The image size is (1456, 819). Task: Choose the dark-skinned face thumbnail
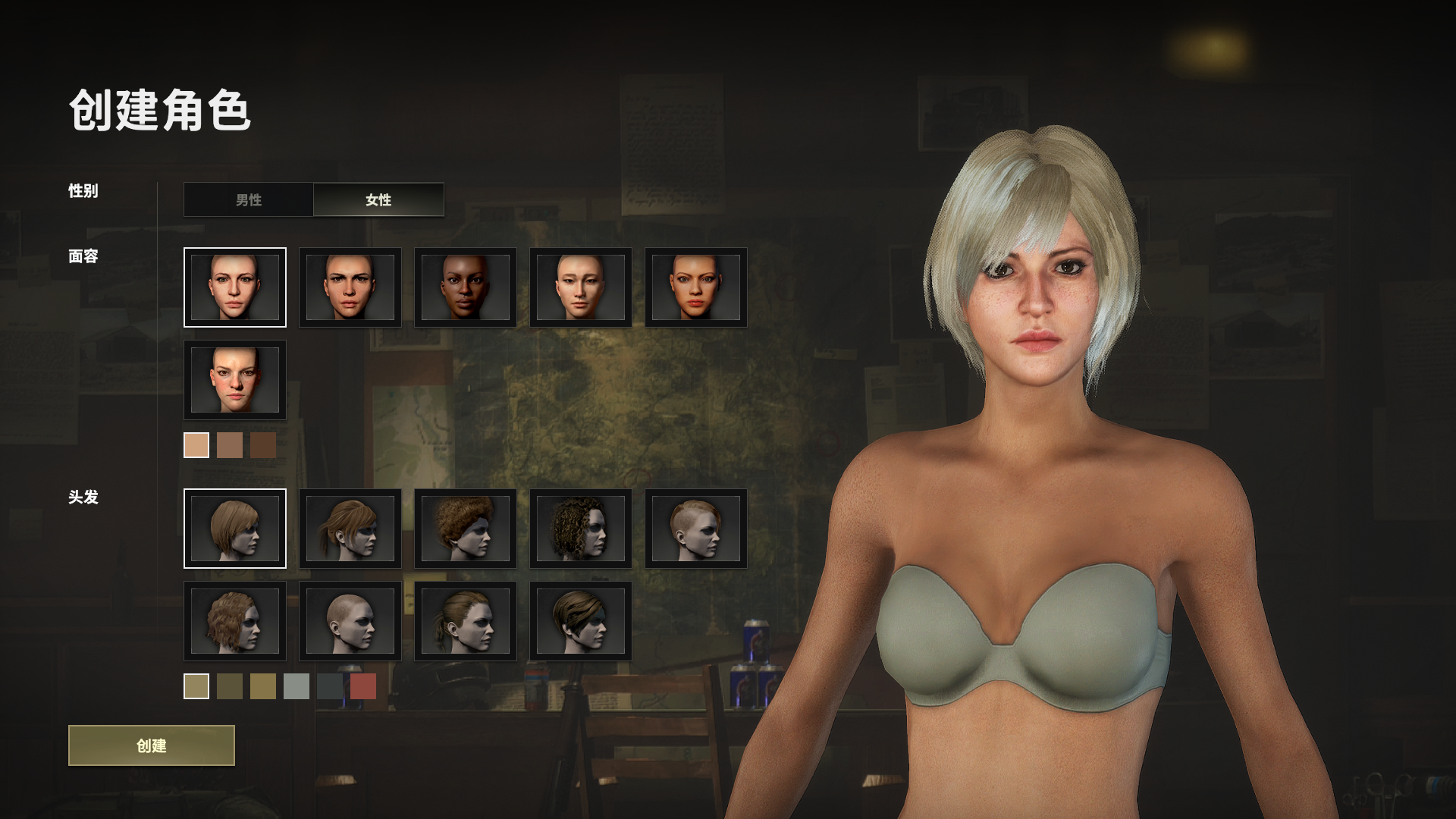point(466,287)
